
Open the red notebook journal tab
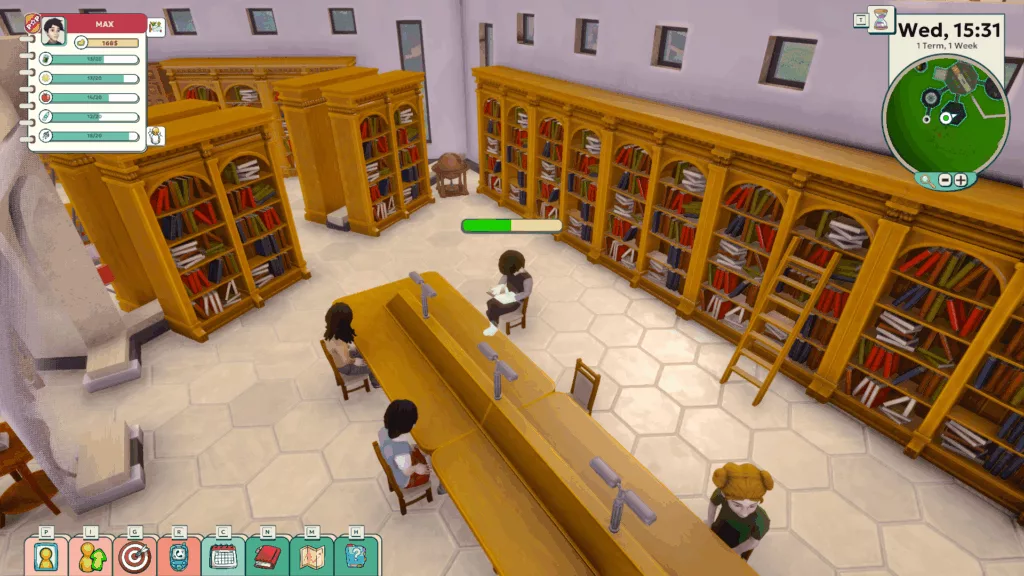pos(267,556)
